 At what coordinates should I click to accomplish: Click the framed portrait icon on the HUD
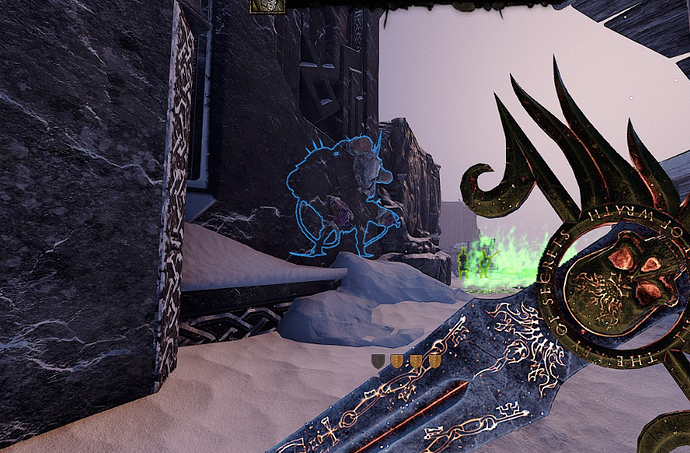[x=267, y=5]
